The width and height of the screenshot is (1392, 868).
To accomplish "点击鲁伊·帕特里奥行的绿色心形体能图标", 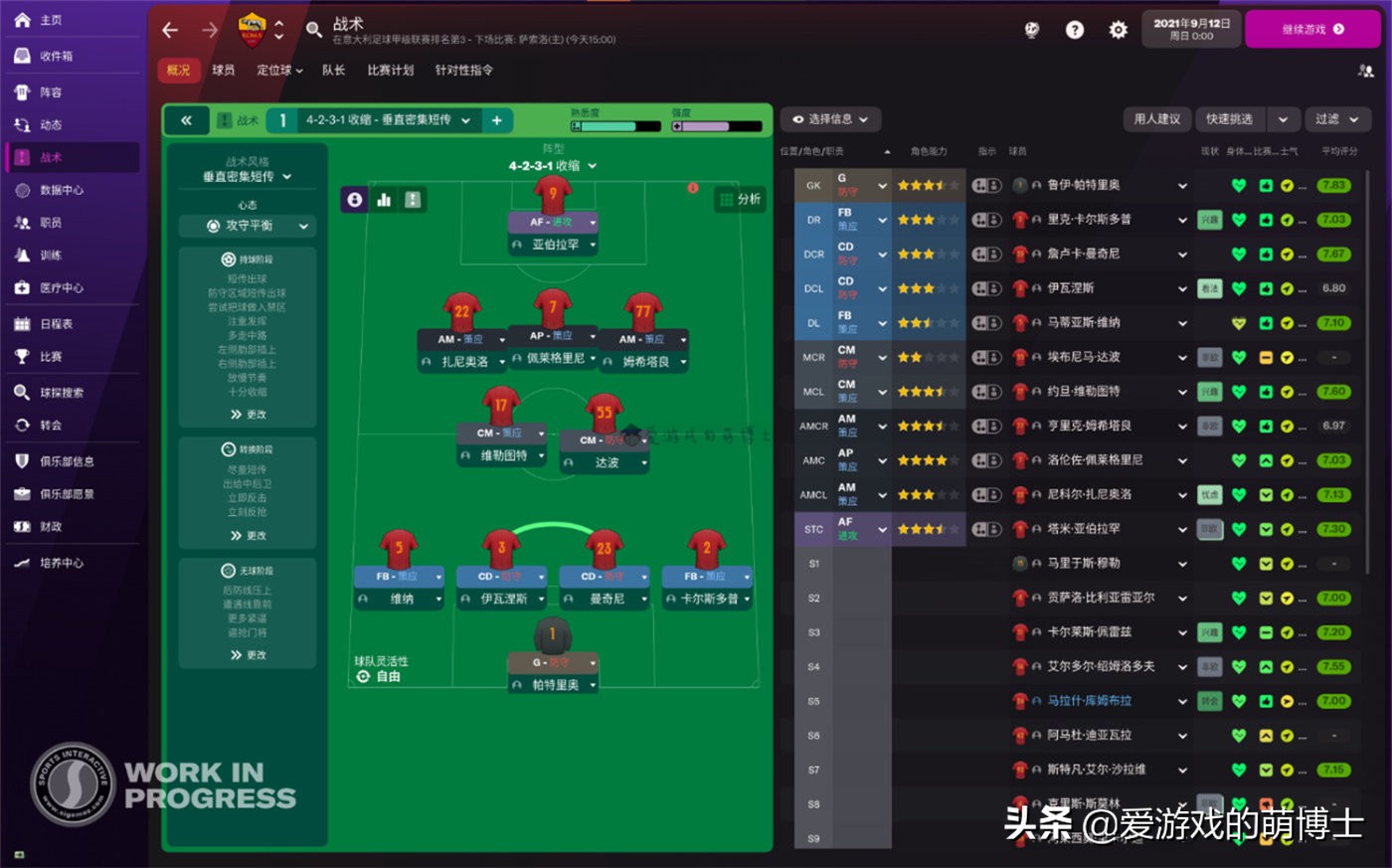I will pos(1238,185).
